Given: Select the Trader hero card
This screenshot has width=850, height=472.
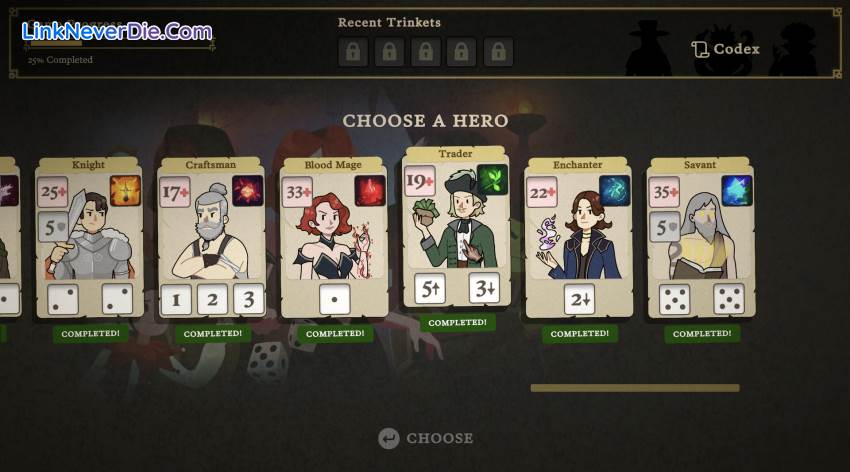Looking at the screenshot, I should pyautogui.click(x=456, y=228).
